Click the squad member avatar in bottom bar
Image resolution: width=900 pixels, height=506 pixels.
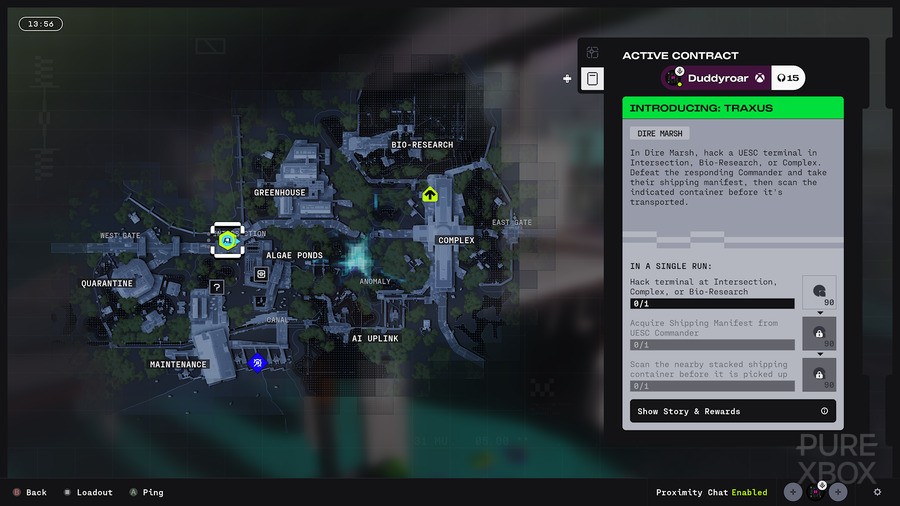(x=816, y=492)
